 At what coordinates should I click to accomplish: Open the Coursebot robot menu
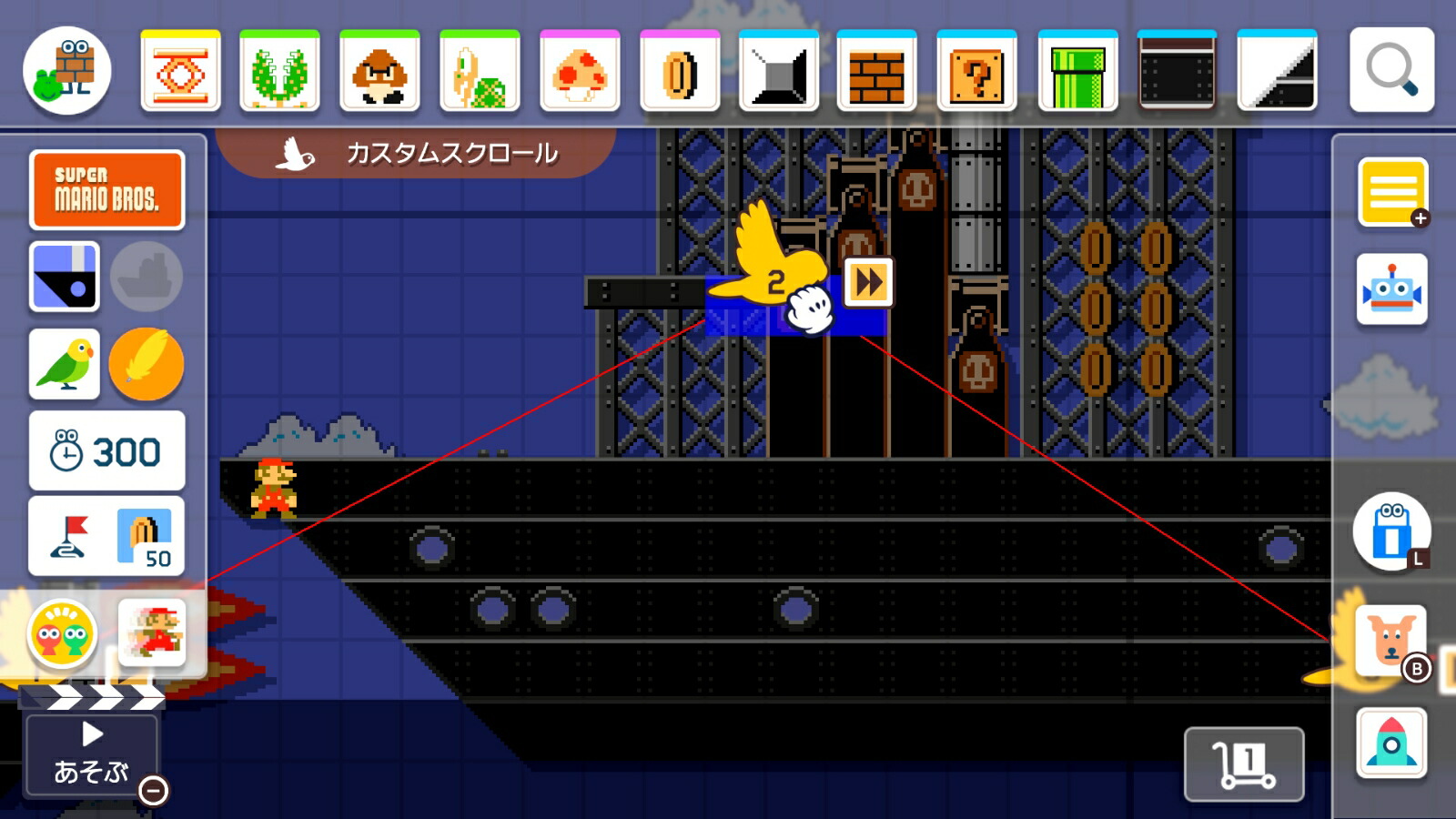click(x=1391, y=290)
